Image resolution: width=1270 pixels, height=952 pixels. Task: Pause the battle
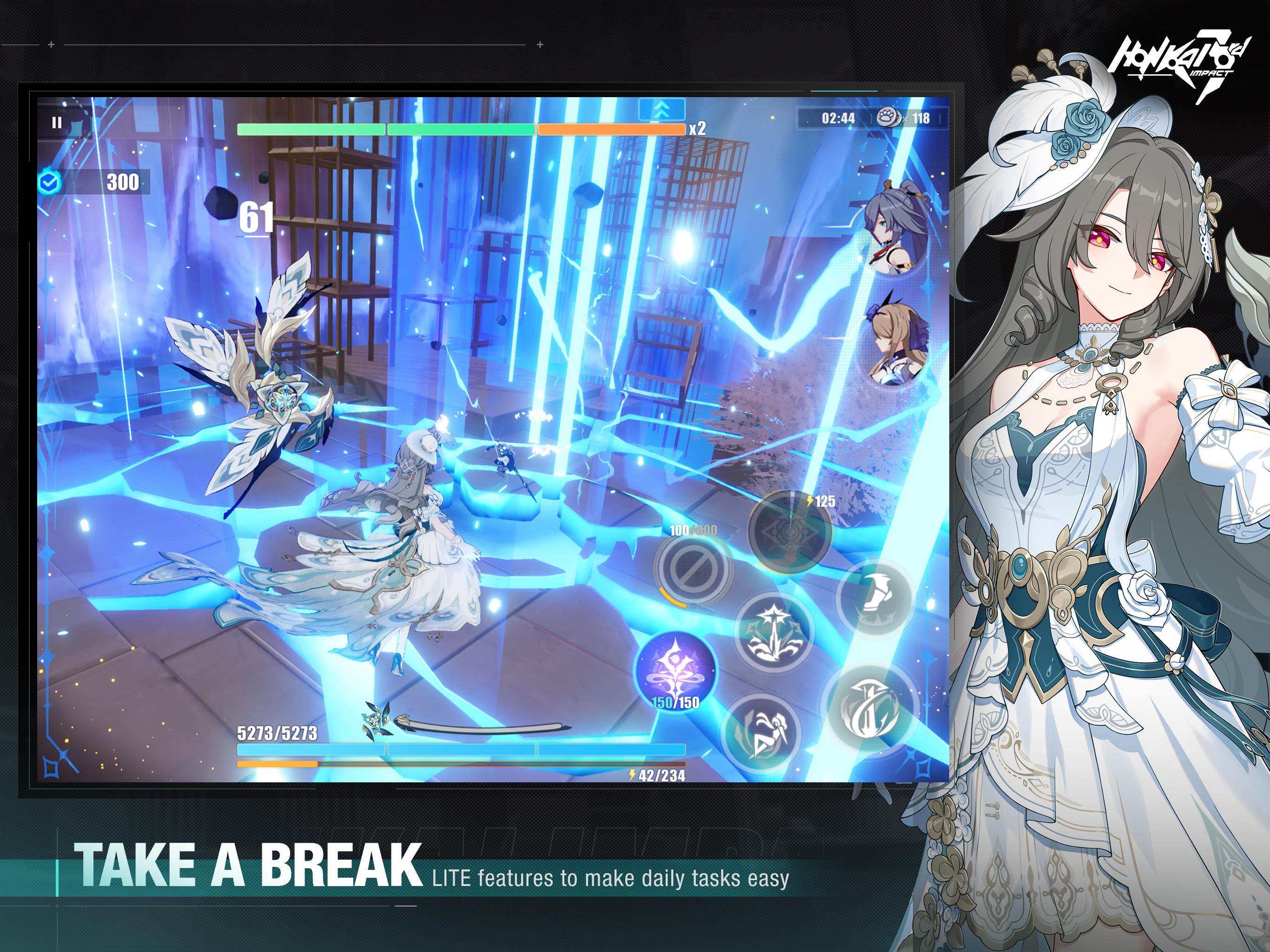coord(56,121)
